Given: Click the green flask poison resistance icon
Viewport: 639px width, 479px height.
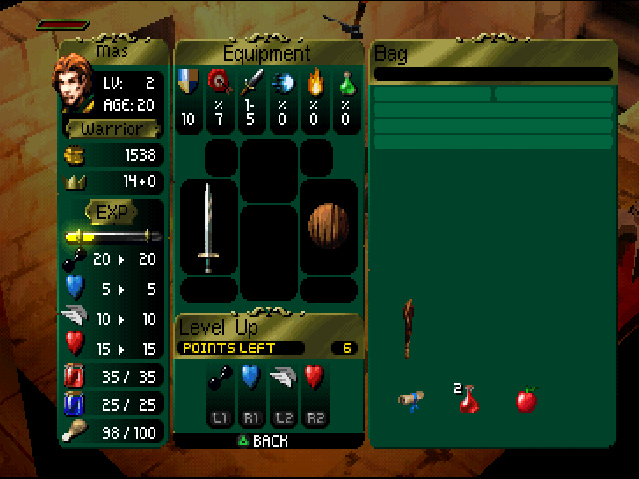Looking at the screenshot, I should pos(345,81).
